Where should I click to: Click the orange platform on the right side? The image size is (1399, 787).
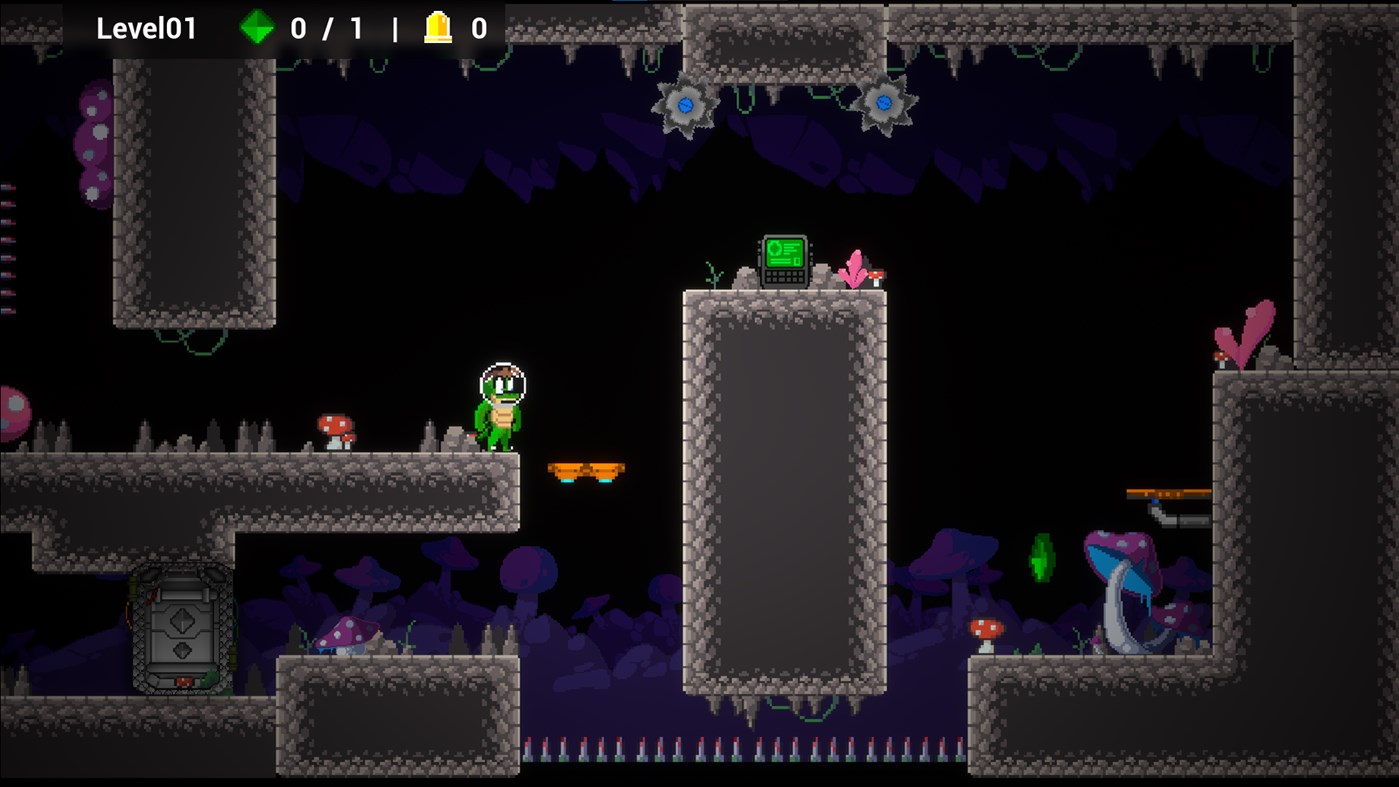pos(1167,491)
